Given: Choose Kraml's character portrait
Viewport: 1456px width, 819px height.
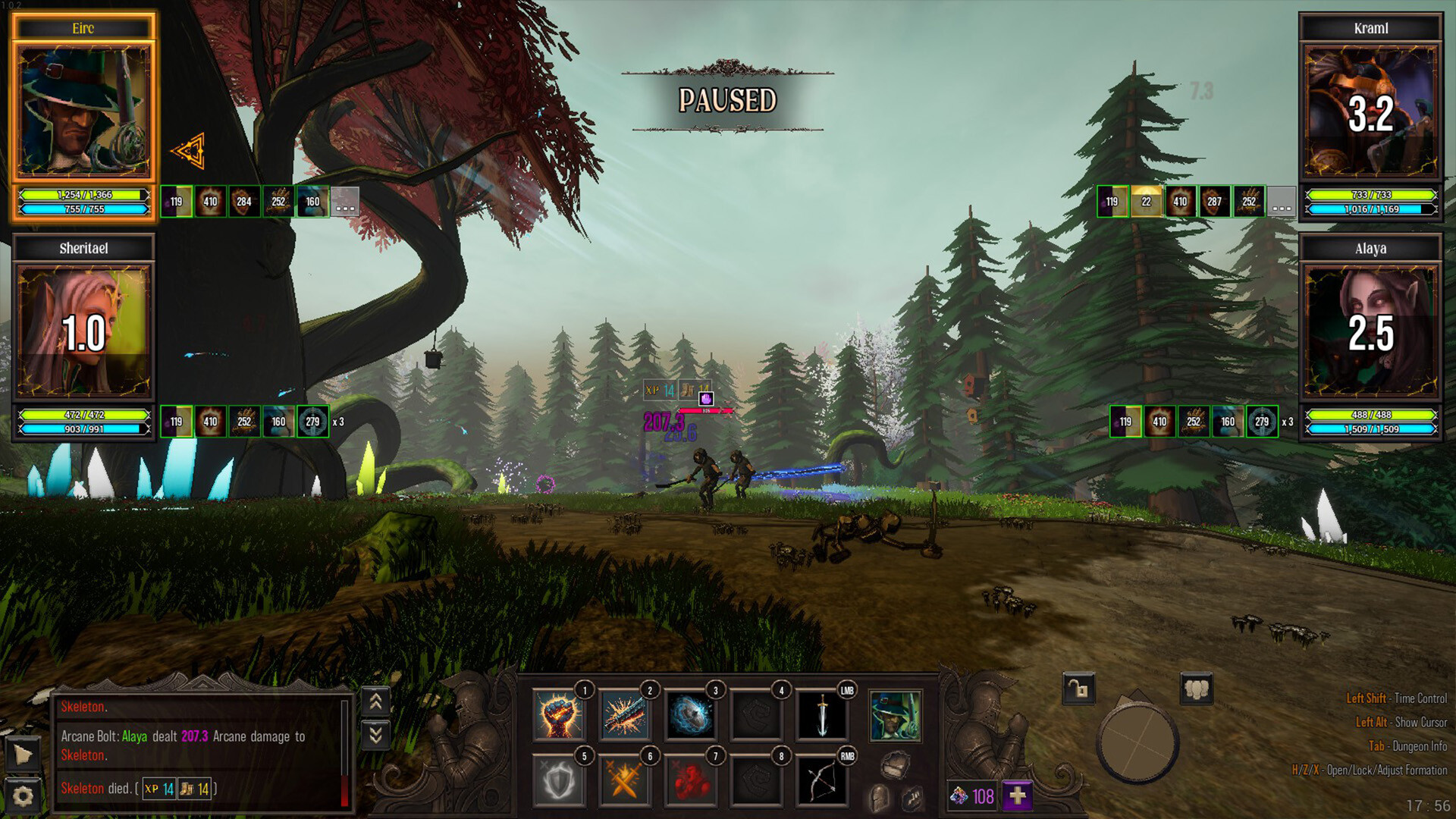Looking at the screenshot, I should [x=1370, y=111].
